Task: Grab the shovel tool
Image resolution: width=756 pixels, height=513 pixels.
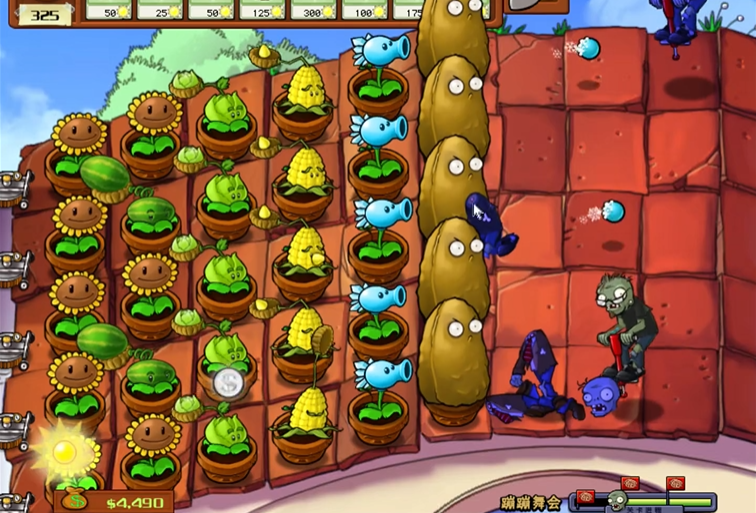Action: pos(529,5)
